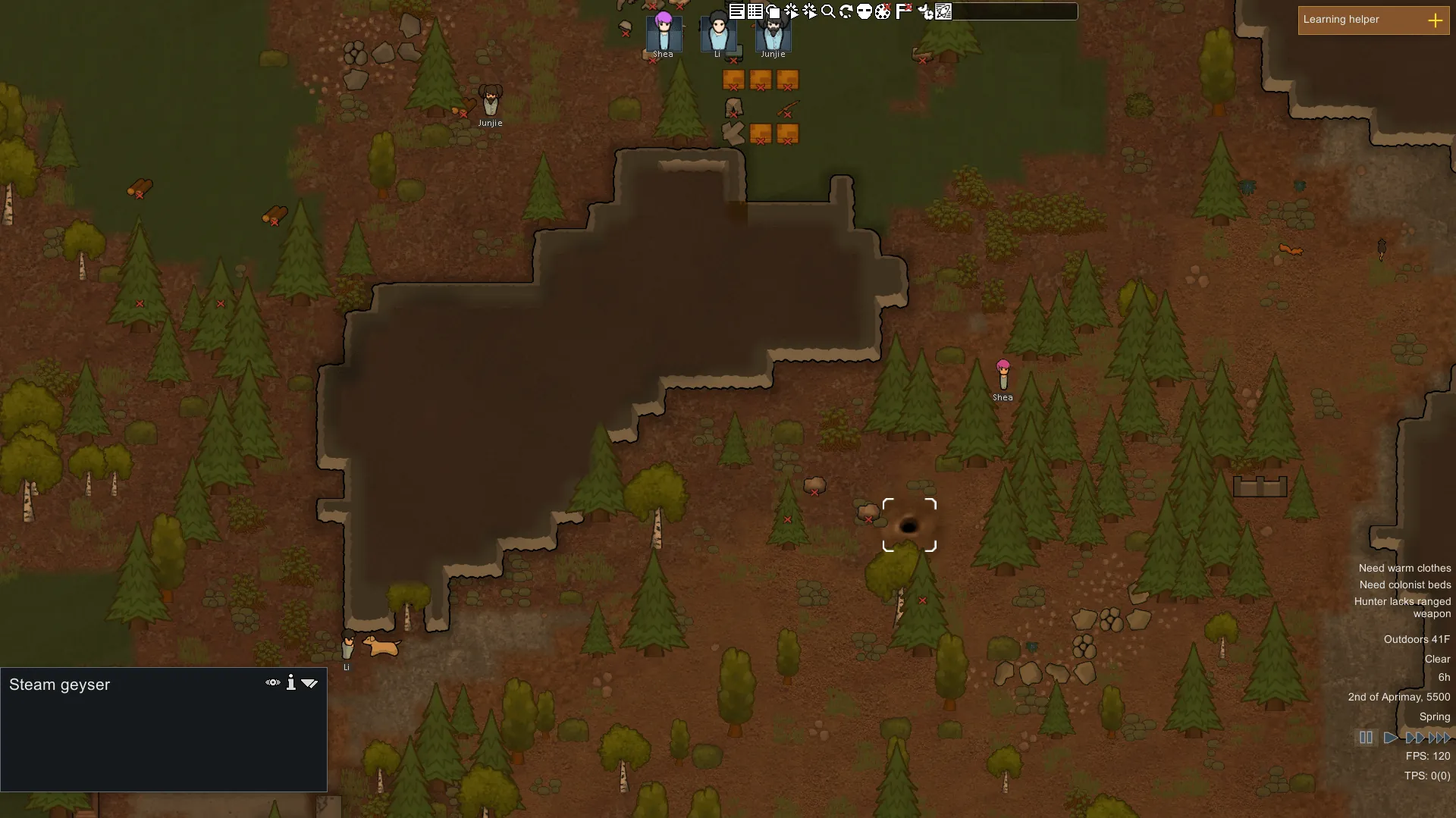Select colonist Shea's portrait
Image resolution: width=1456 pixels, height=818 pixels.
click(664, 33)
